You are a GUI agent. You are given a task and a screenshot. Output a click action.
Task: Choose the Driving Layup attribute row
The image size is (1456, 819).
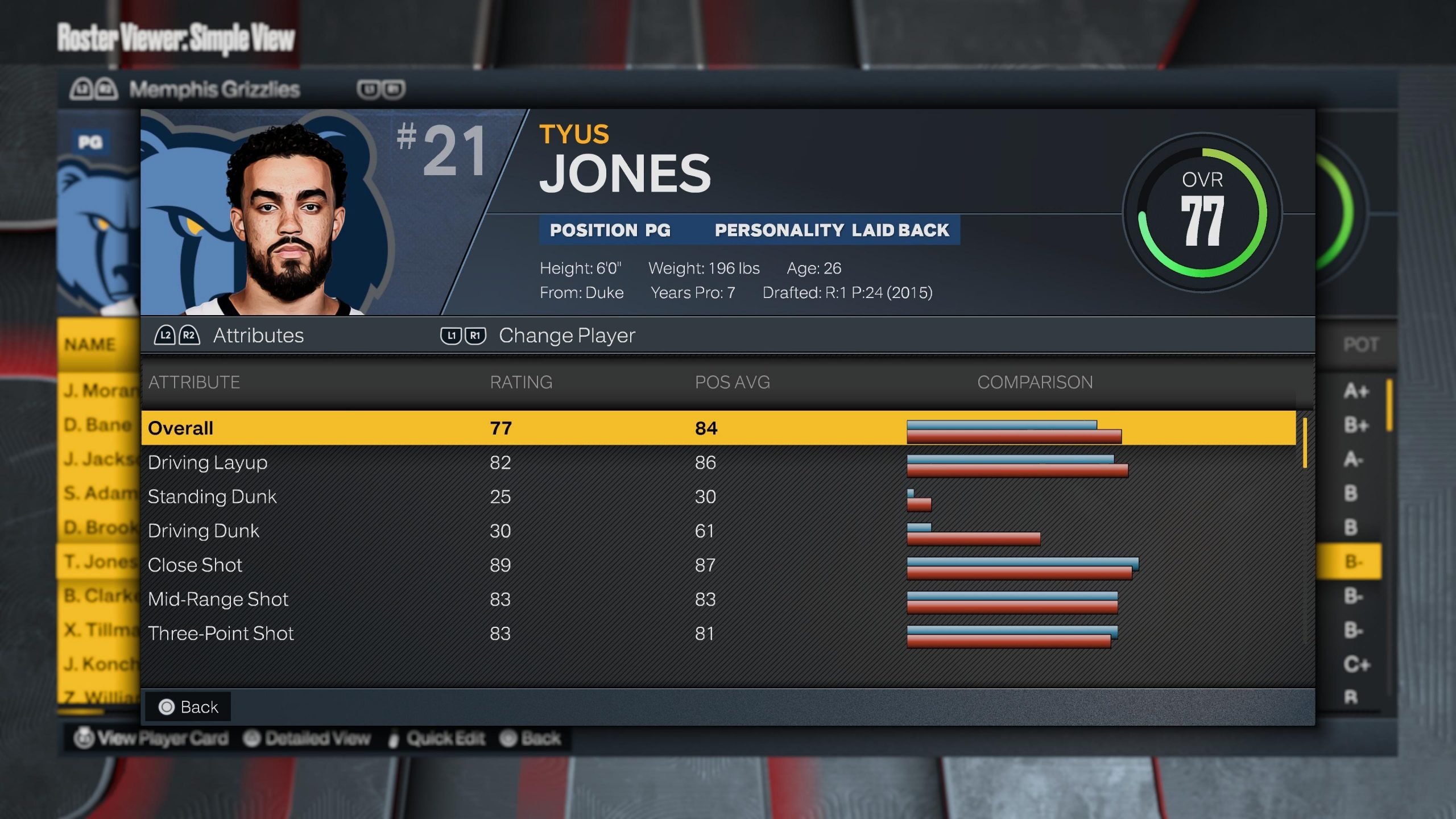[718, 462]
